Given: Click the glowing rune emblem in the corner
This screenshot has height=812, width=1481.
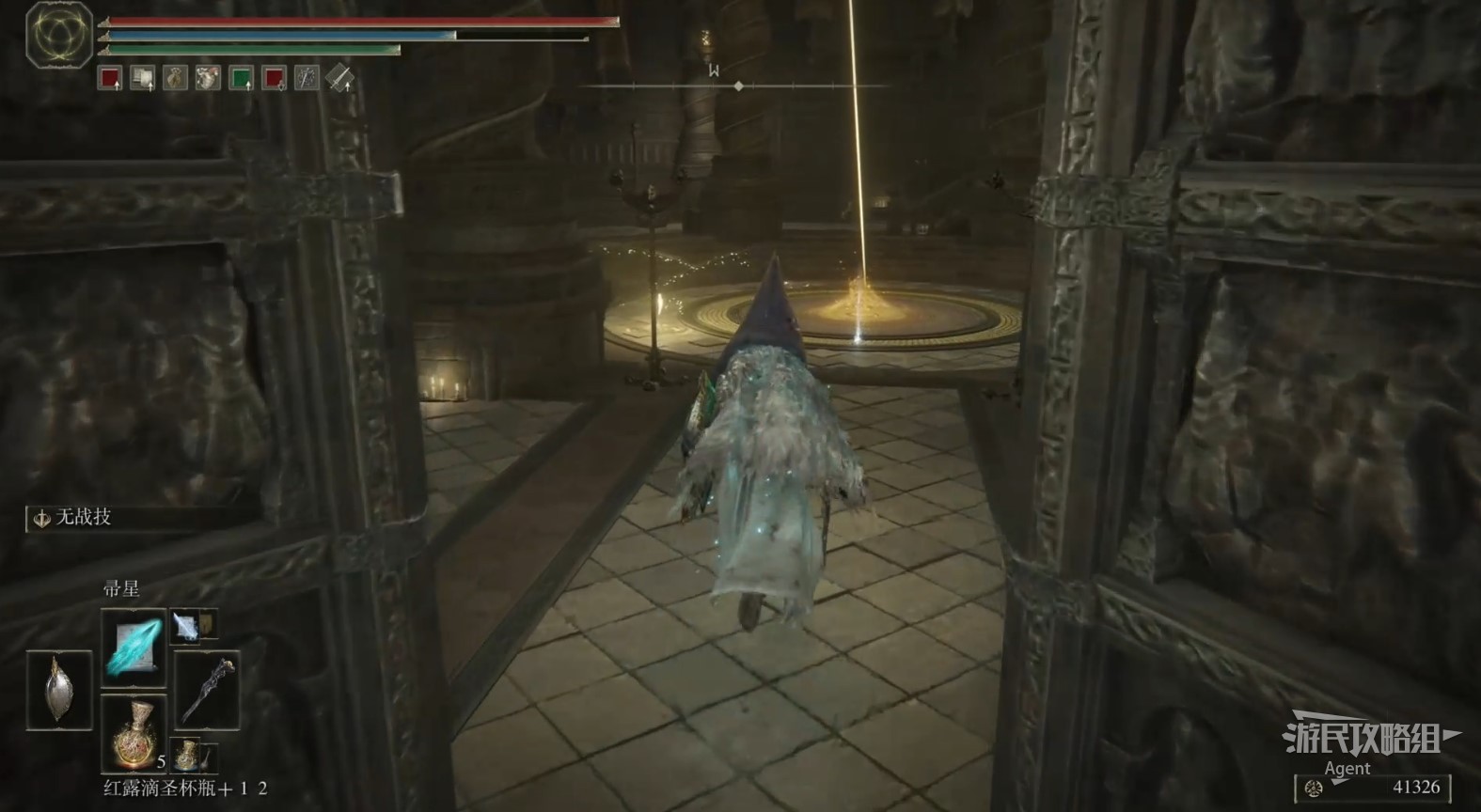Looking at the screenshot, I should click(x=58, y=35).
